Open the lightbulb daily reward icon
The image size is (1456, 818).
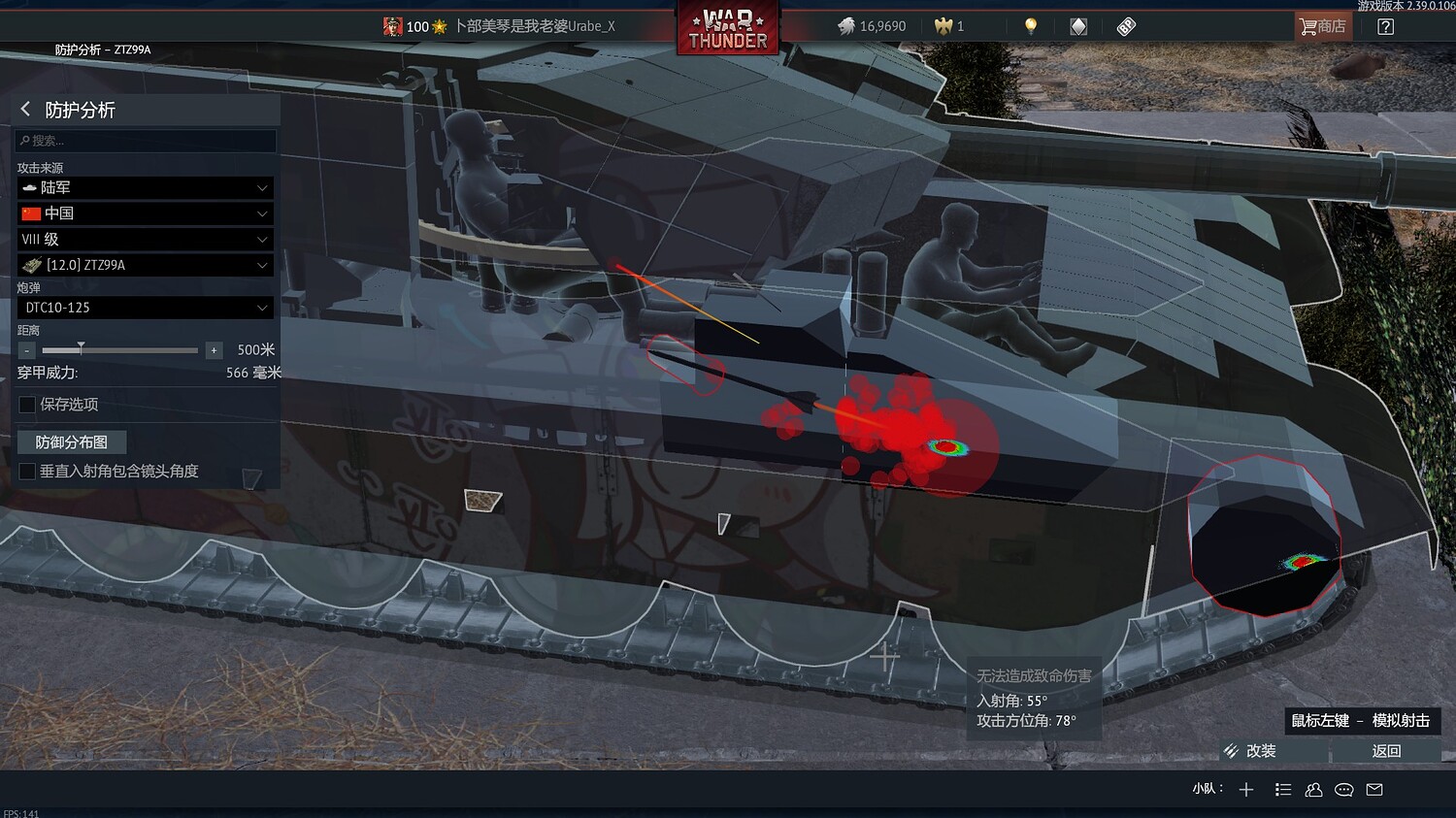coord(1030,26)
